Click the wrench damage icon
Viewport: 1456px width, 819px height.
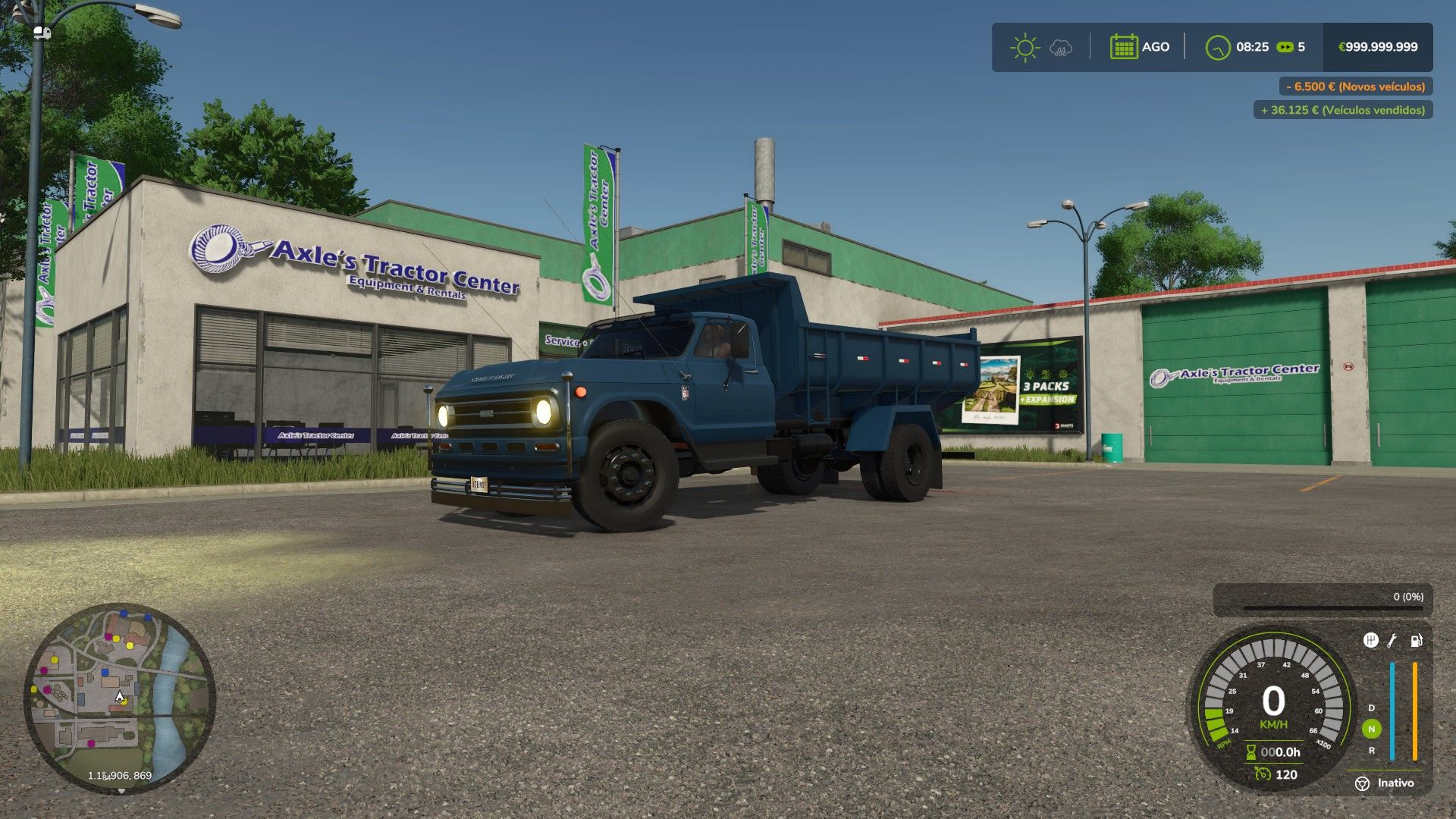(1392, 641)
